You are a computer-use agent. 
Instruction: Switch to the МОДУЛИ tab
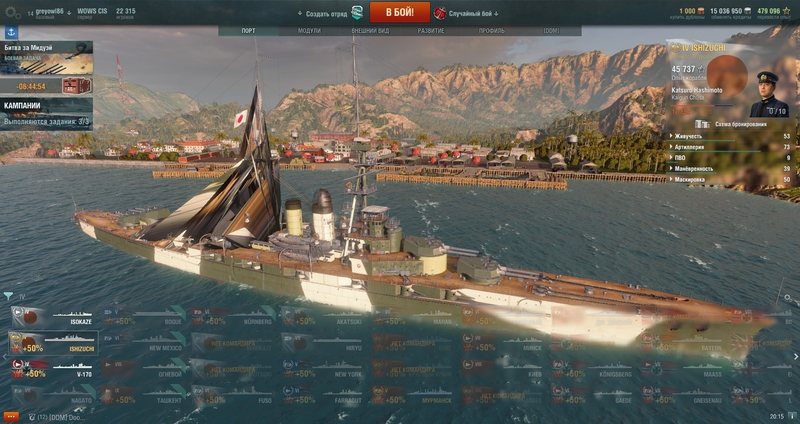(x=309, y=31)
